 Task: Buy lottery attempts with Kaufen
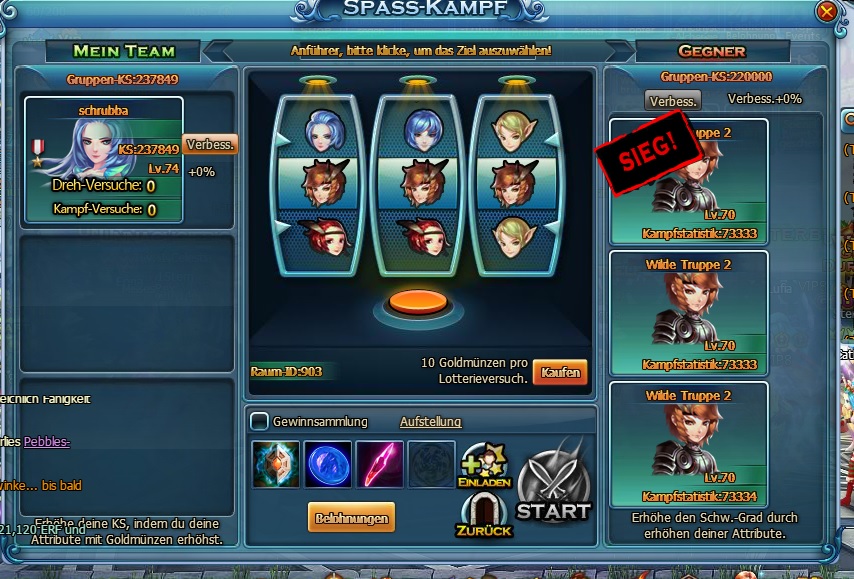click(x=560, y=371)
